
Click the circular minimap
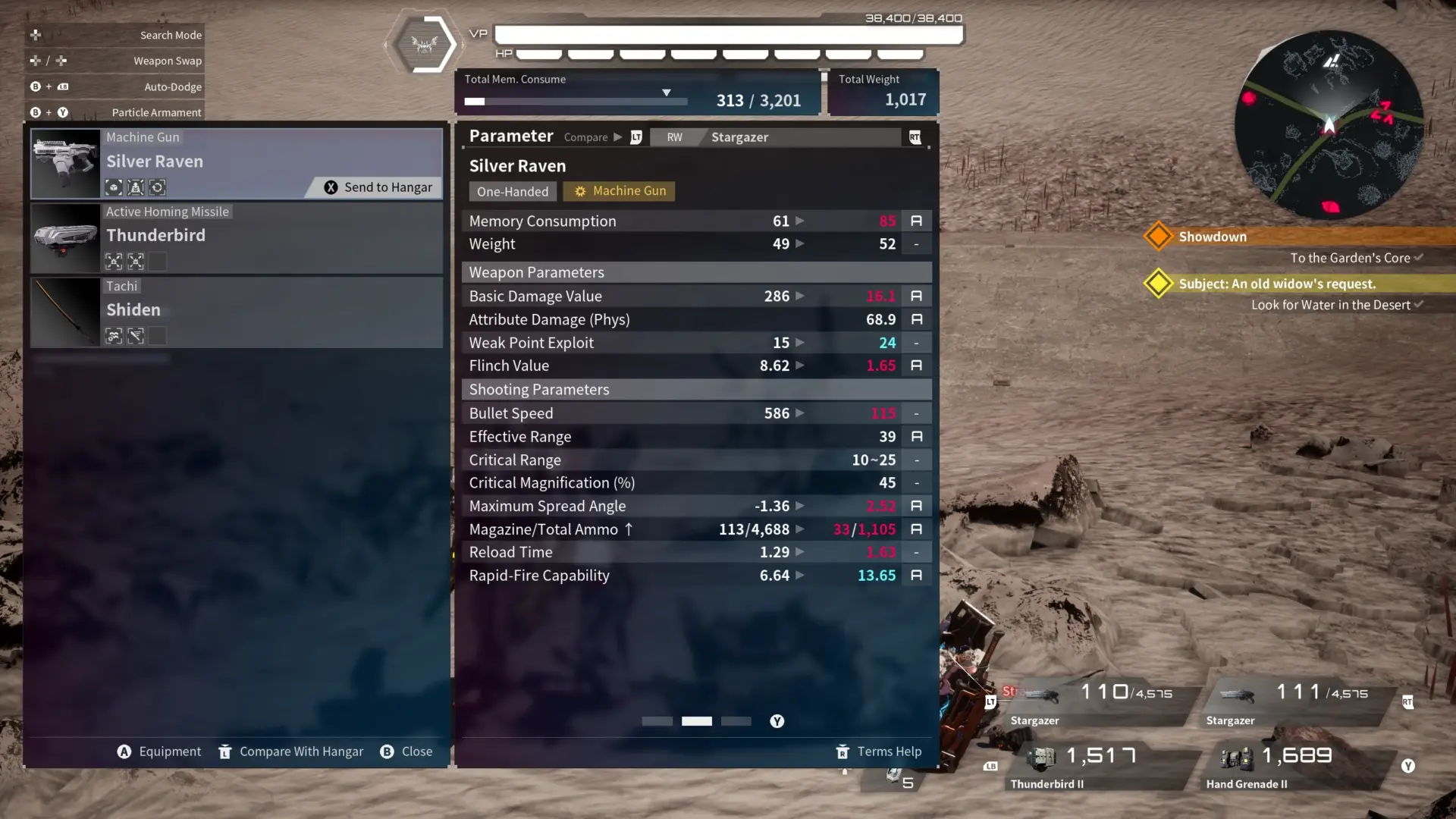[x=1329, y=125]
